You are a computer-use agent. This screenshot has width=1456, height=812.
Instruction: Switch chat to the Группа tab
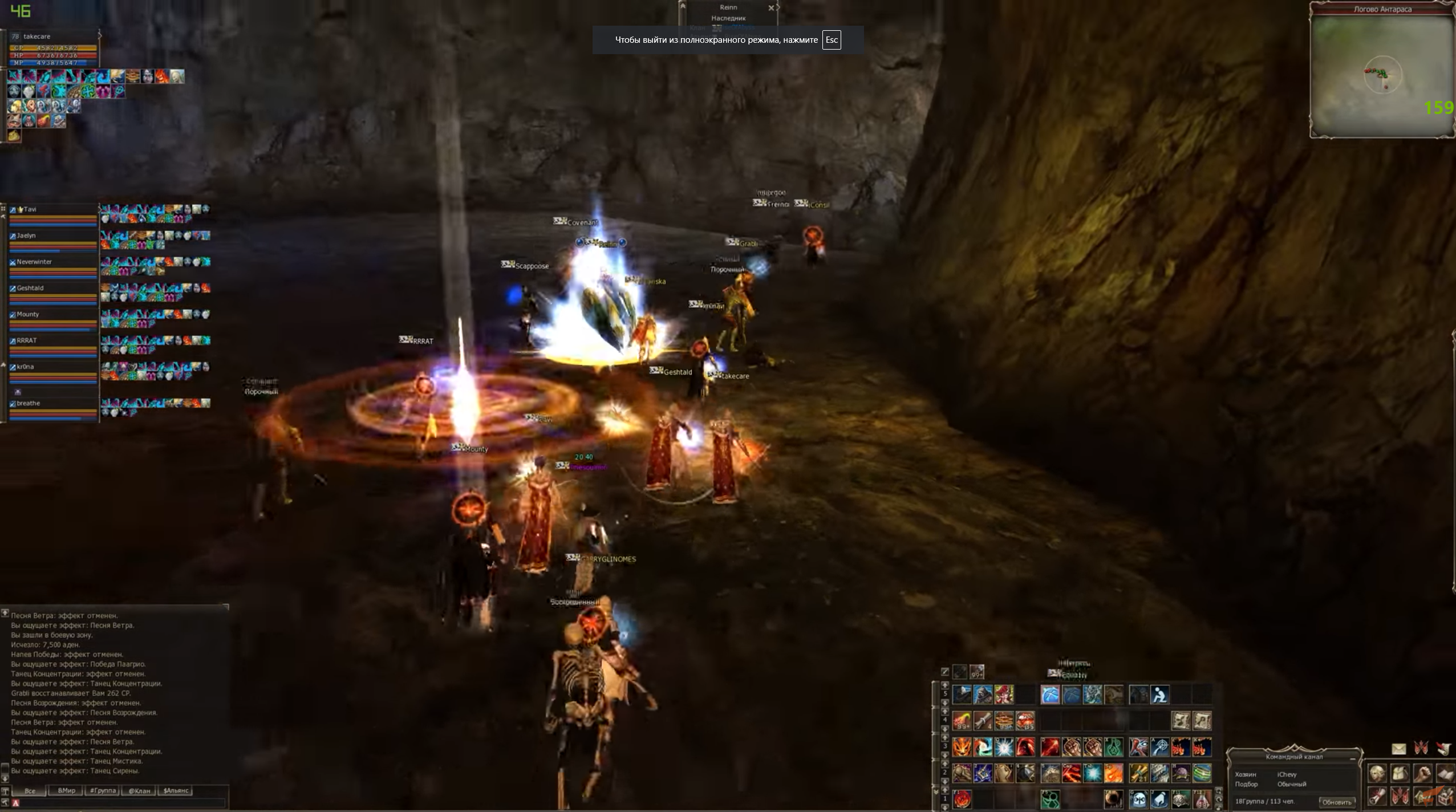pos(103,791)
